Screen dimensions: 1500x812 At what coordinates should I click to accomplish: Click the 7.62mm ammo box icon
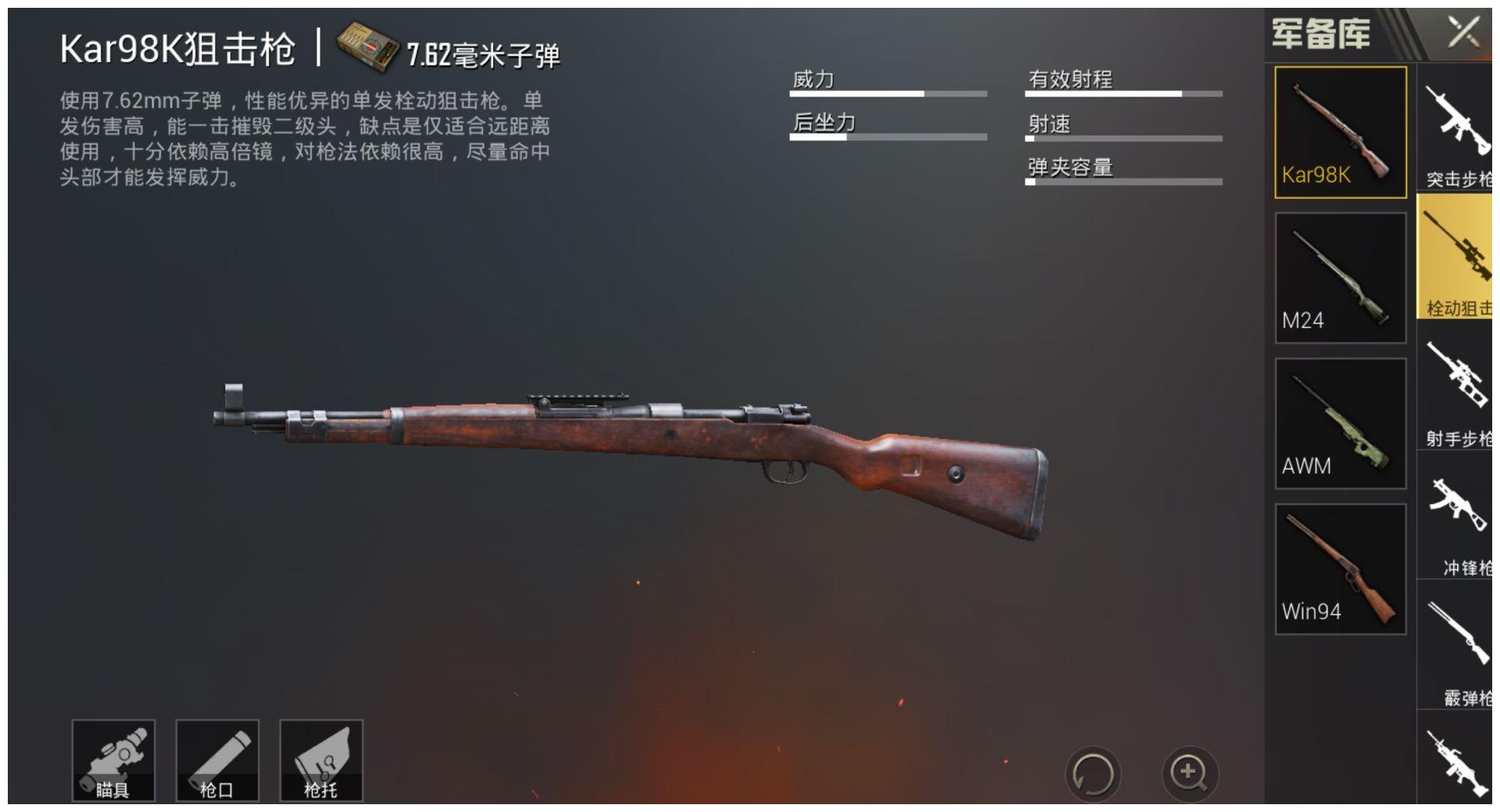pyautogui.click(x=366, y=48)
